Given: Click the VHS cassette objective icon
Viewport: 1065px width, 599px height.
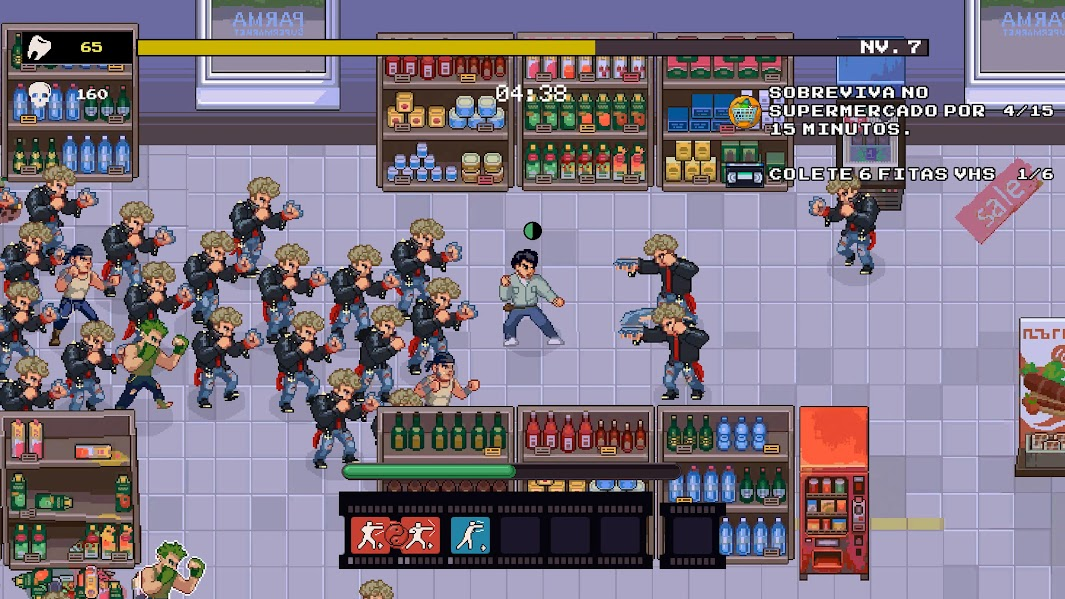Looking at the screenshot, I should pyautogui.click(x=743, y=175).
